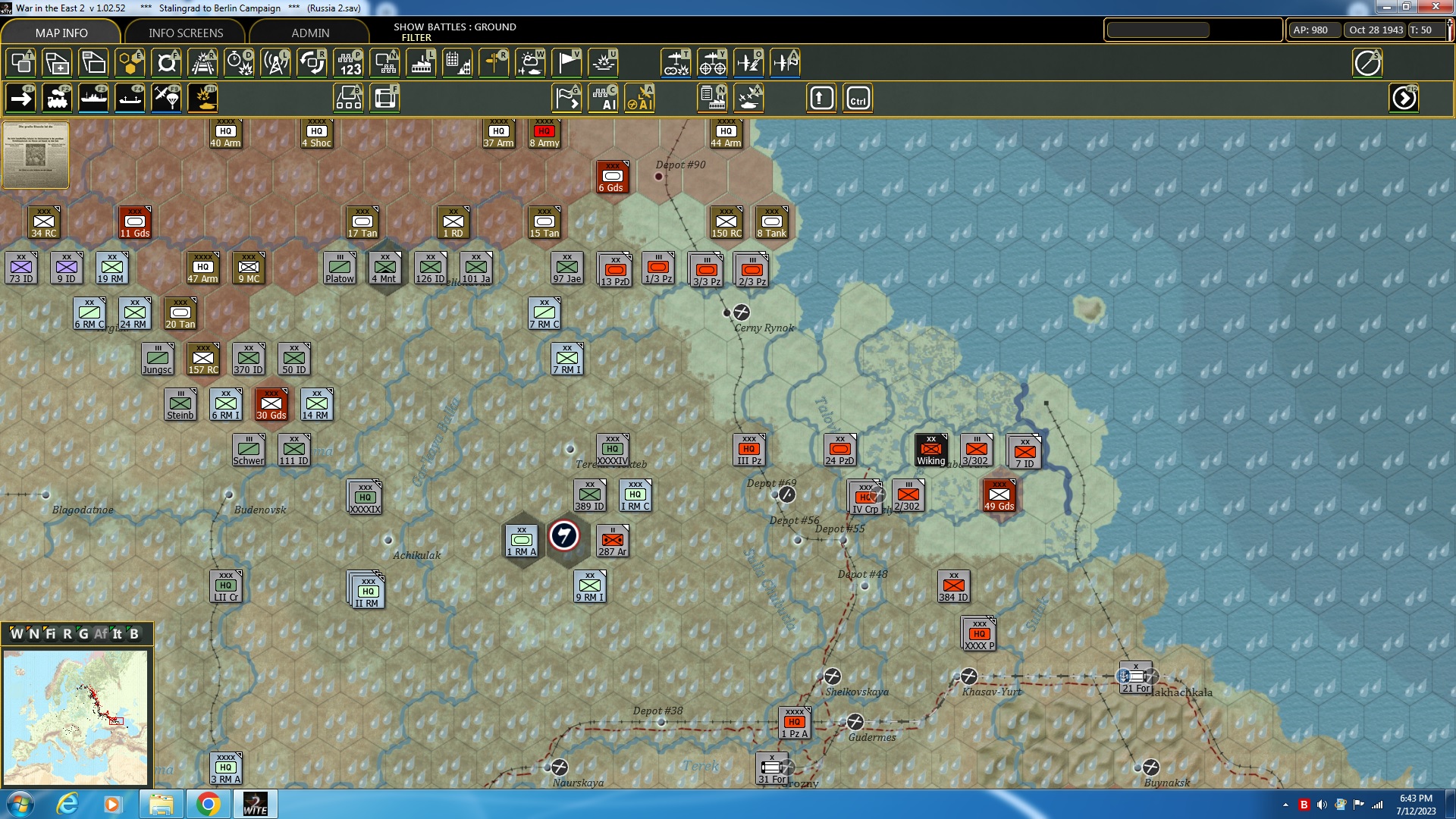Open logistics display with the 123 icon
The image size is (1456, 819).
349,63
